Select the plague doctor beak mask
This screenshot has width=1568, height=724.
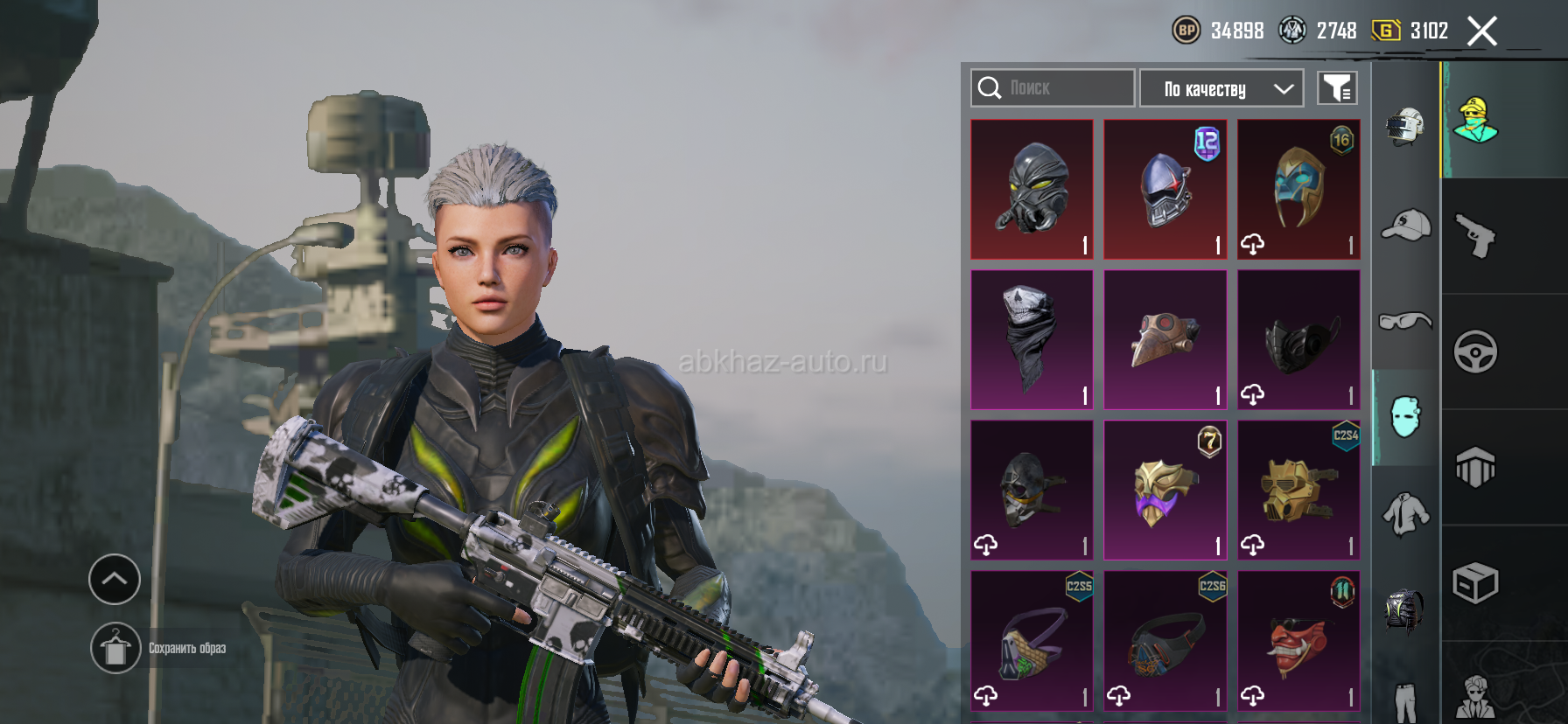click(1165, 339)
